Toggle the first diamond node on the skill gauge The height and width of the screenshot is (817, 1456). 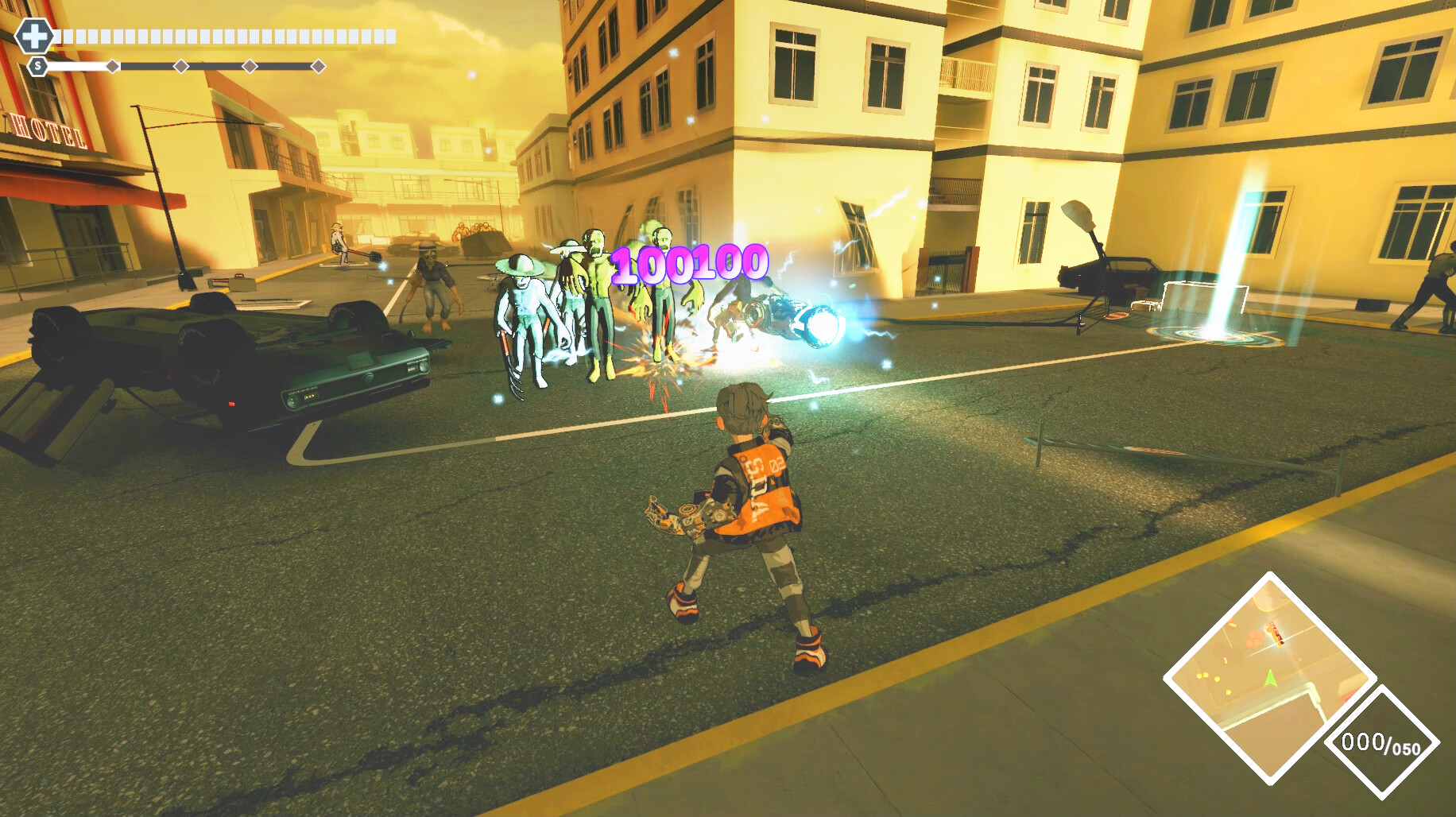[x=112, y=66]
